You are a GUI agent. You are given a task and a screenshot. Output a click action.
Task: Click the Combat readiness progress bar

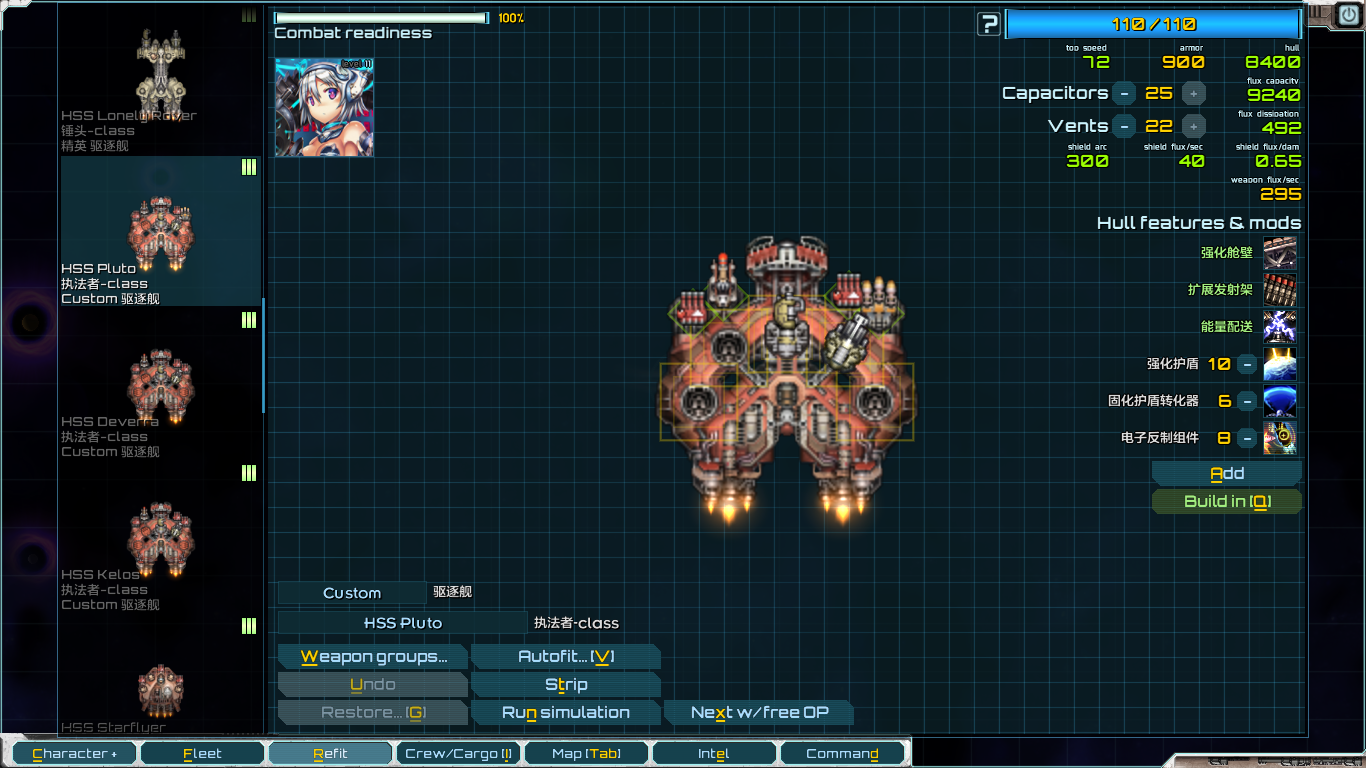[378, 17]
